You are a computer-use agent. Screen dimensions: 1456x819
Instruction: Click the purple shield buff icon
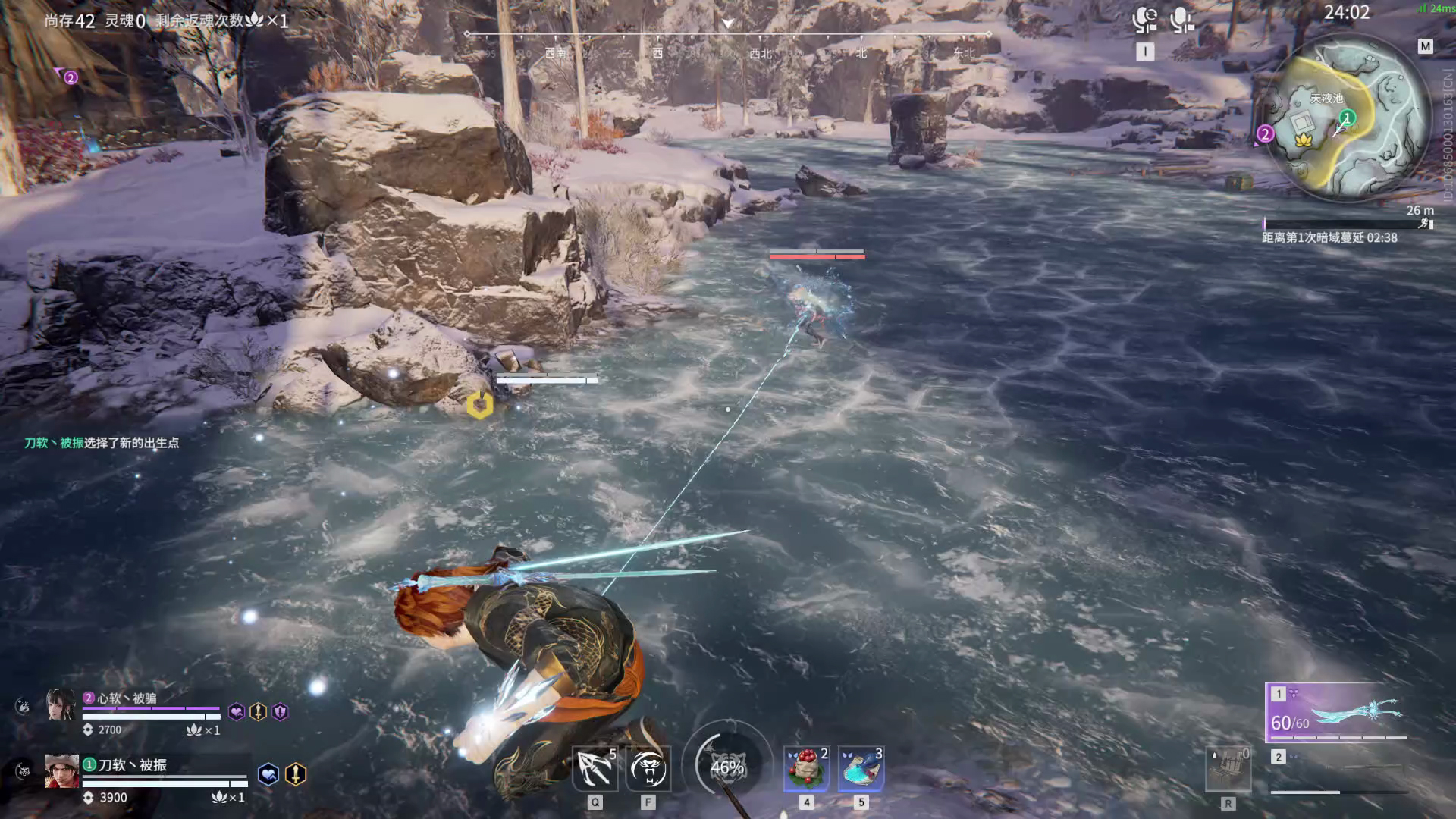pyautogui.click(x=281, y=712)
